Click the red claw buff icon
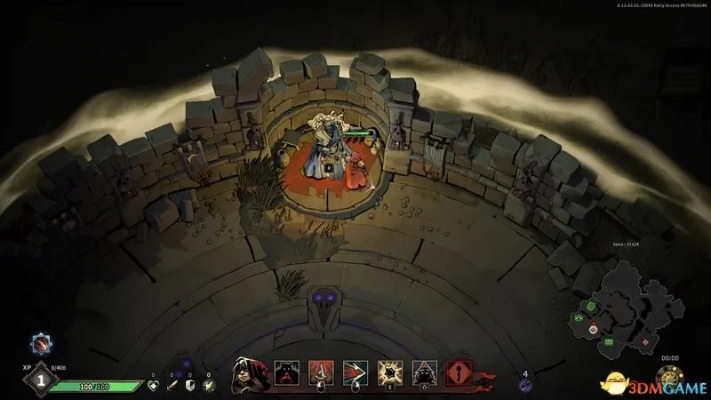 [x=40, y=343]
